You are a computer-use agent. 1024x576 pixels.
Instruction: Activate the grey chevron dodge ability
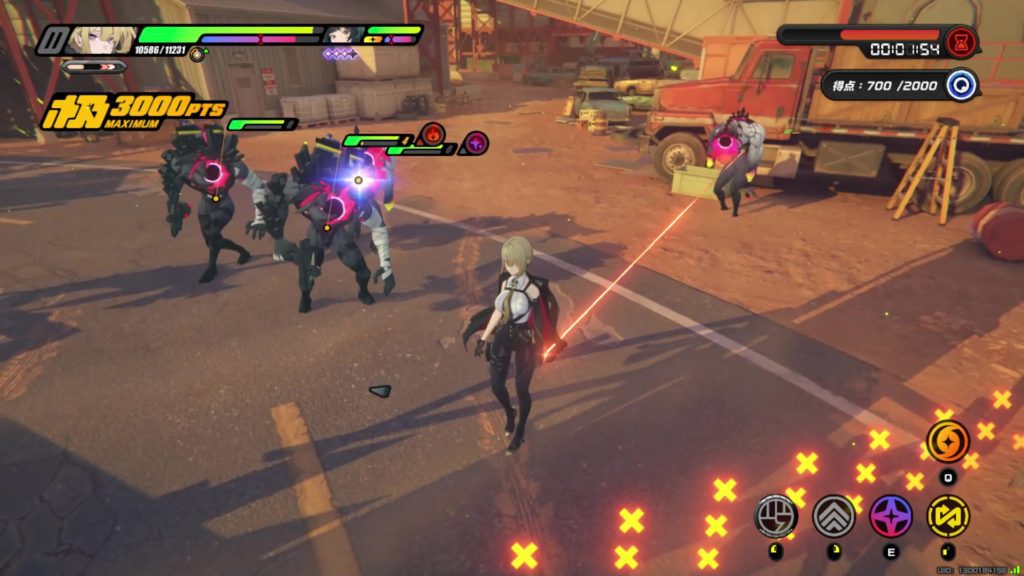(x=833, y=516)
